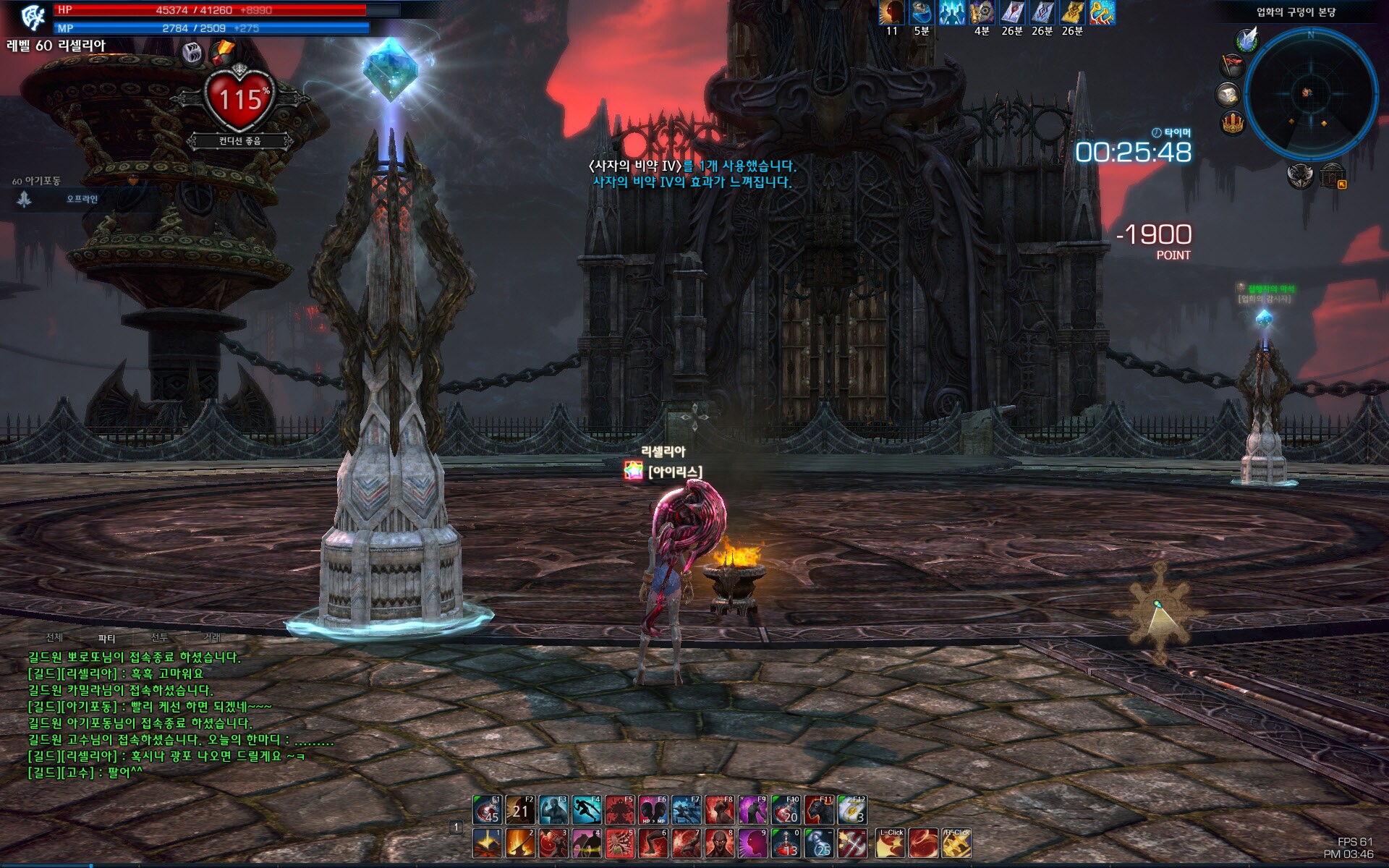Select the crossed axes skill icon

(x=852, y=843)
